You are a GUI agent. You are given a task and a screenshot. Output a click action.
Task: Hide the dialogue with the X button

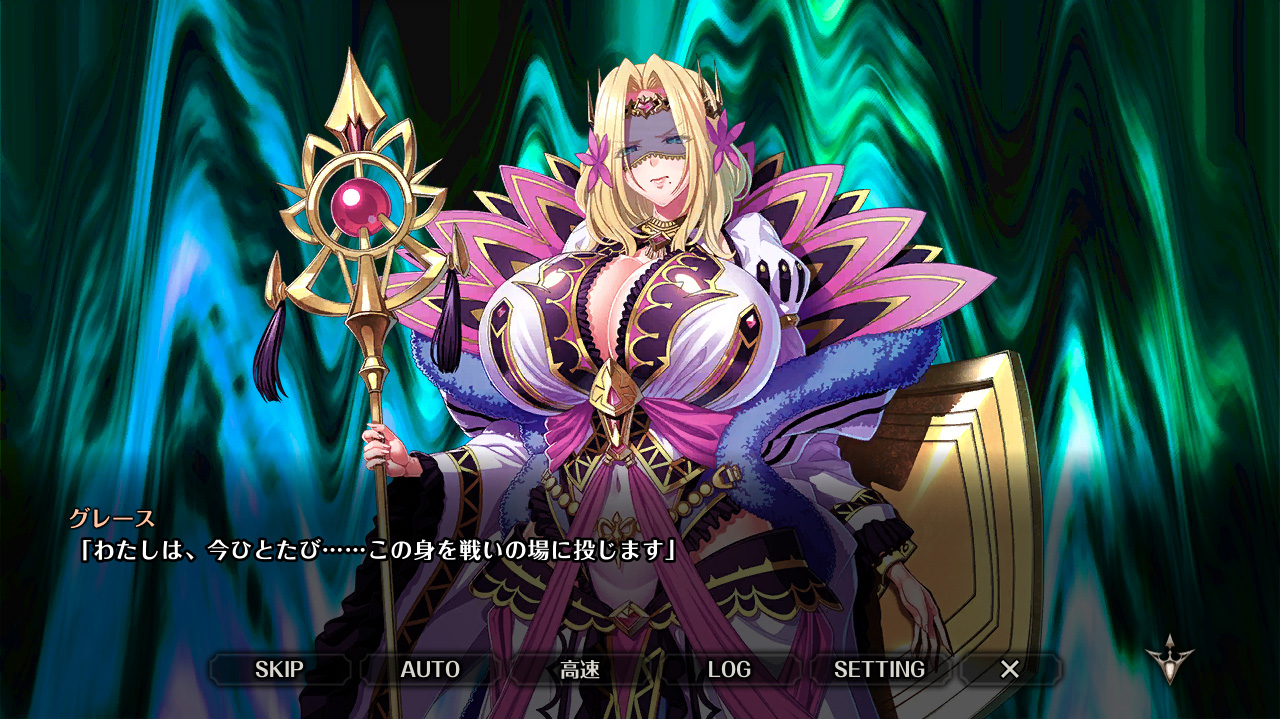[x=1010, y=669]
